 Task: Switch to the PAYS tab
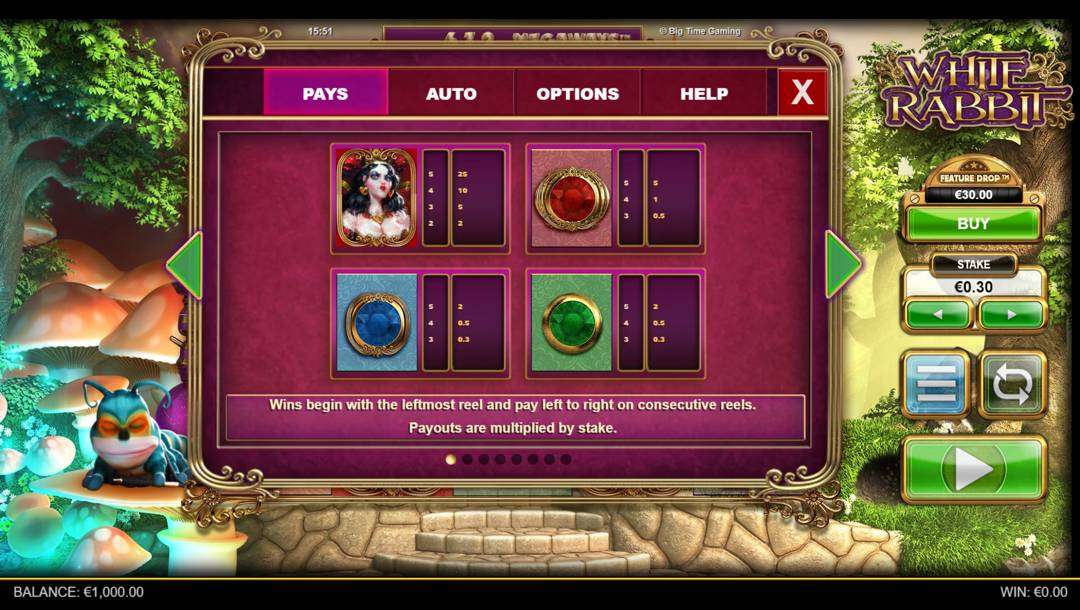(x=325, y=93)
